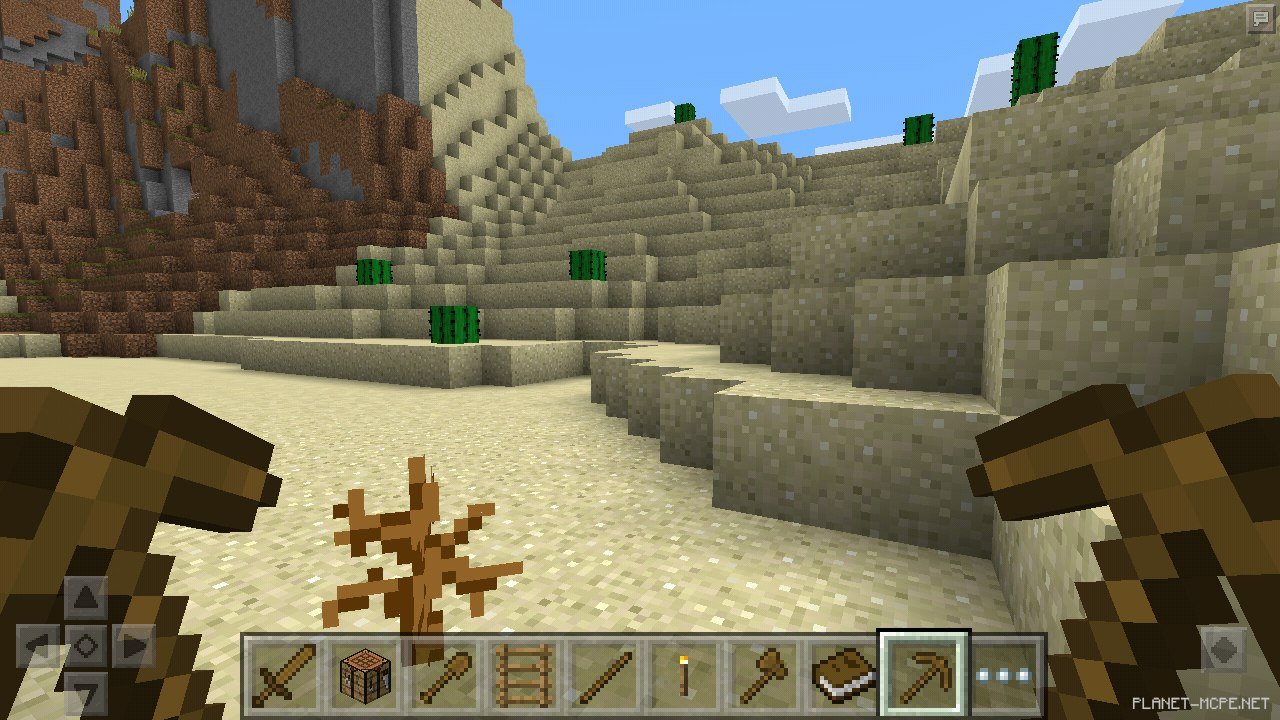The width and height of the screenshot is (1280, 720).
Task: Choose the book hotbar slot
Action: coord(843,673)
